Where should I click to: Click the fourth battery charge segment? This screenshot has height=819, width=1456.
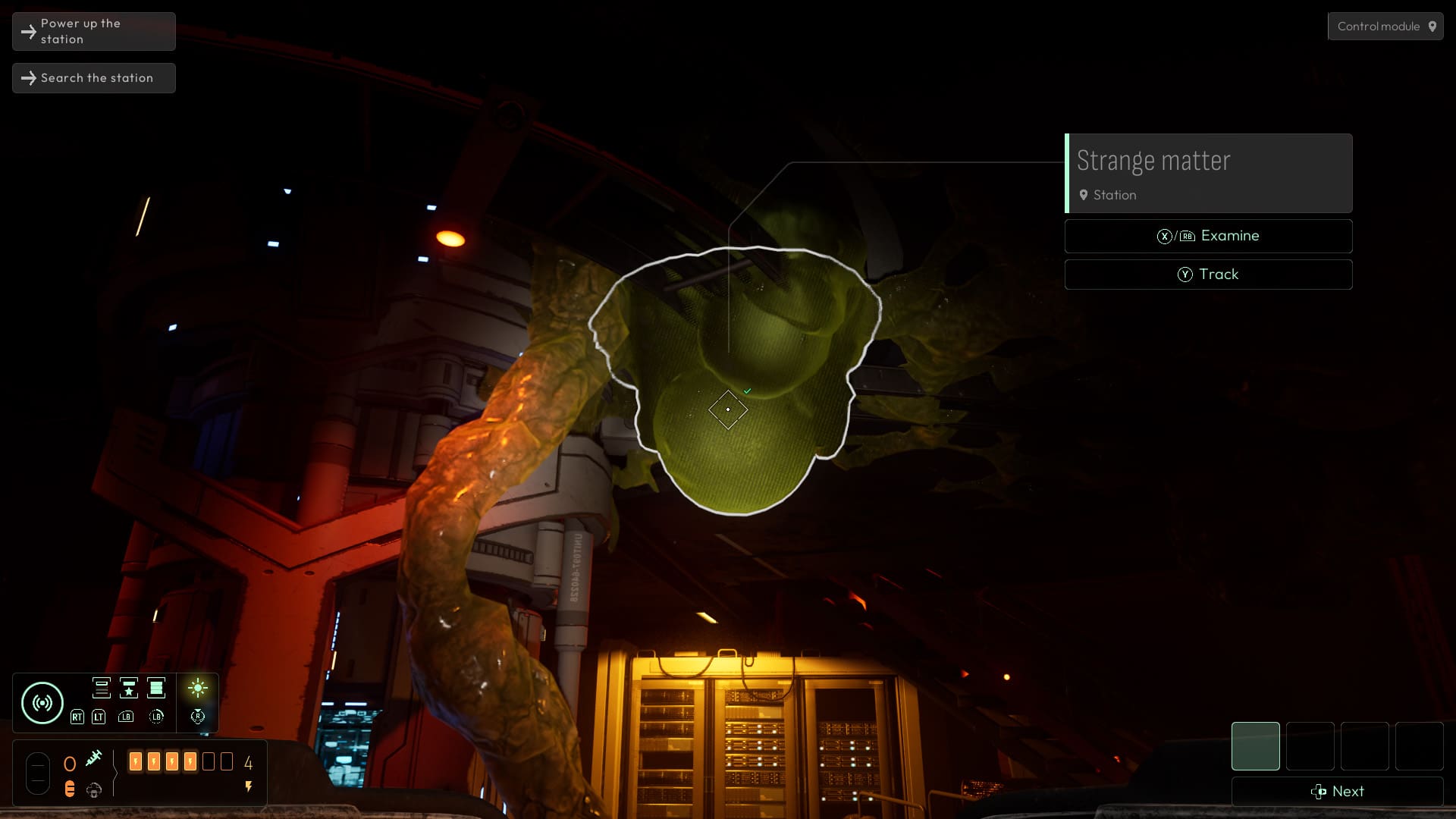pyautogui.click(x=190, y=762)
